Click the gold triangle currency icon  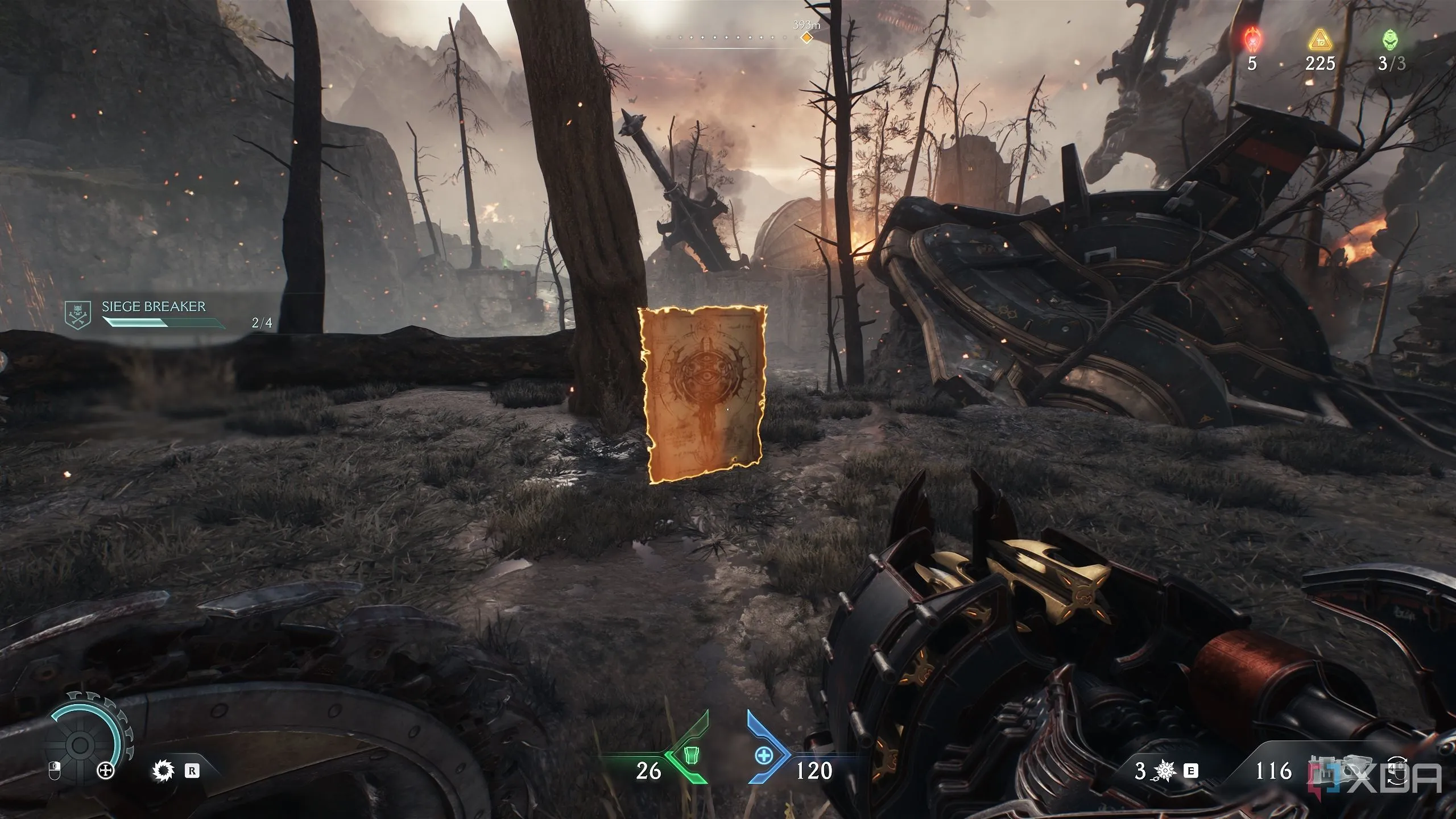point(1319,41)
